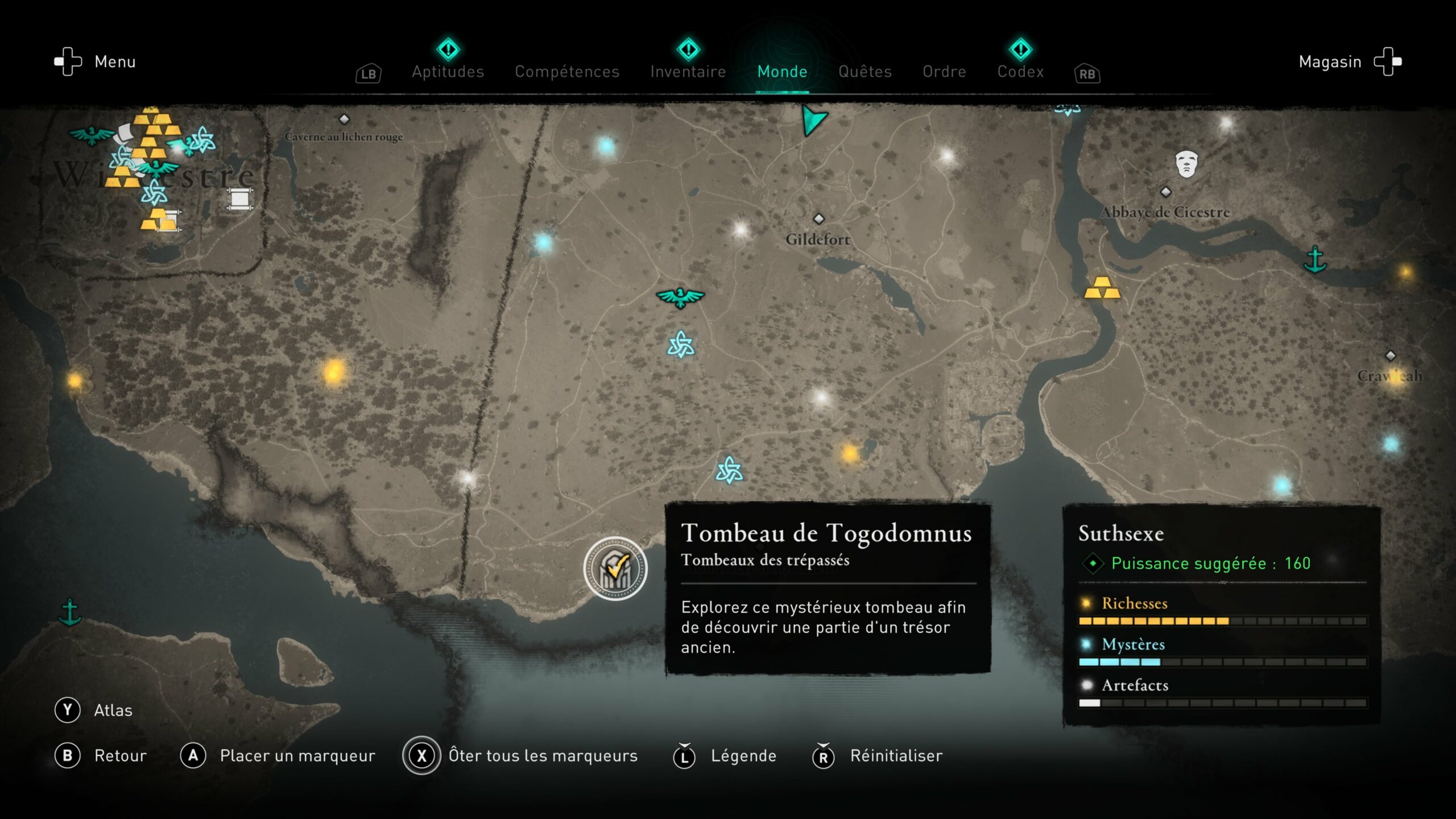Image resolution: width=1456 pixels, height=819 pixels.
Task: Select the Abbaye de Cicestre location marker
Action: [x=1165, y=192]
